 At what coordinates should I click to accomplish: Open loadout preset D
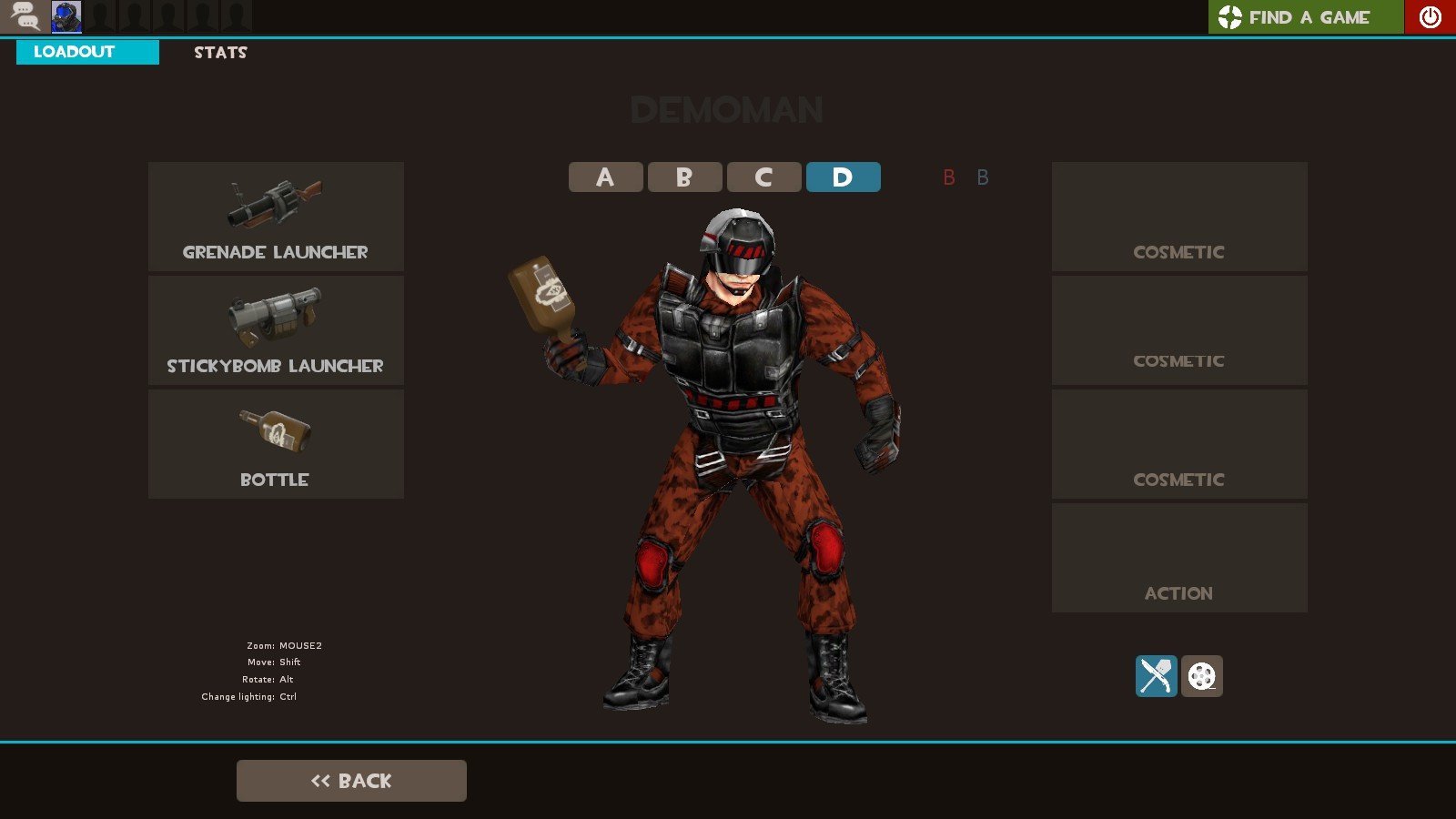point(843,177)
